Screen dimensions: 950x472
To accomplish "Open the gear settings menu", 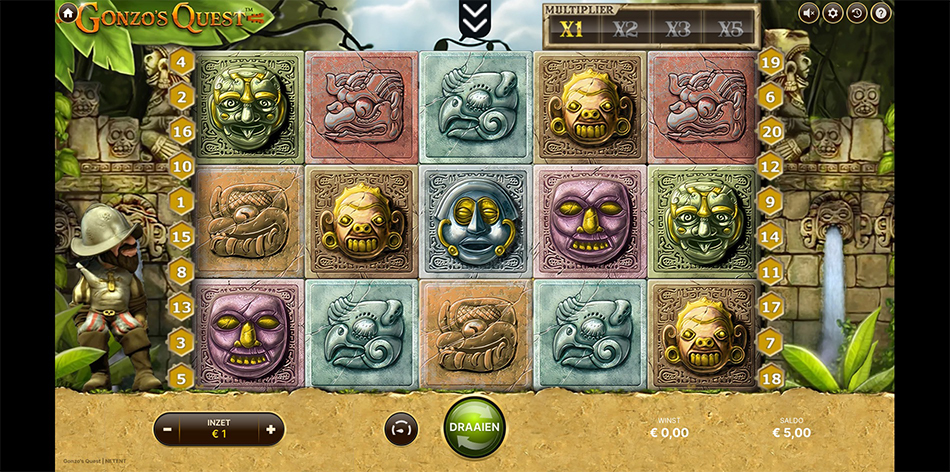I will point(832,13).
